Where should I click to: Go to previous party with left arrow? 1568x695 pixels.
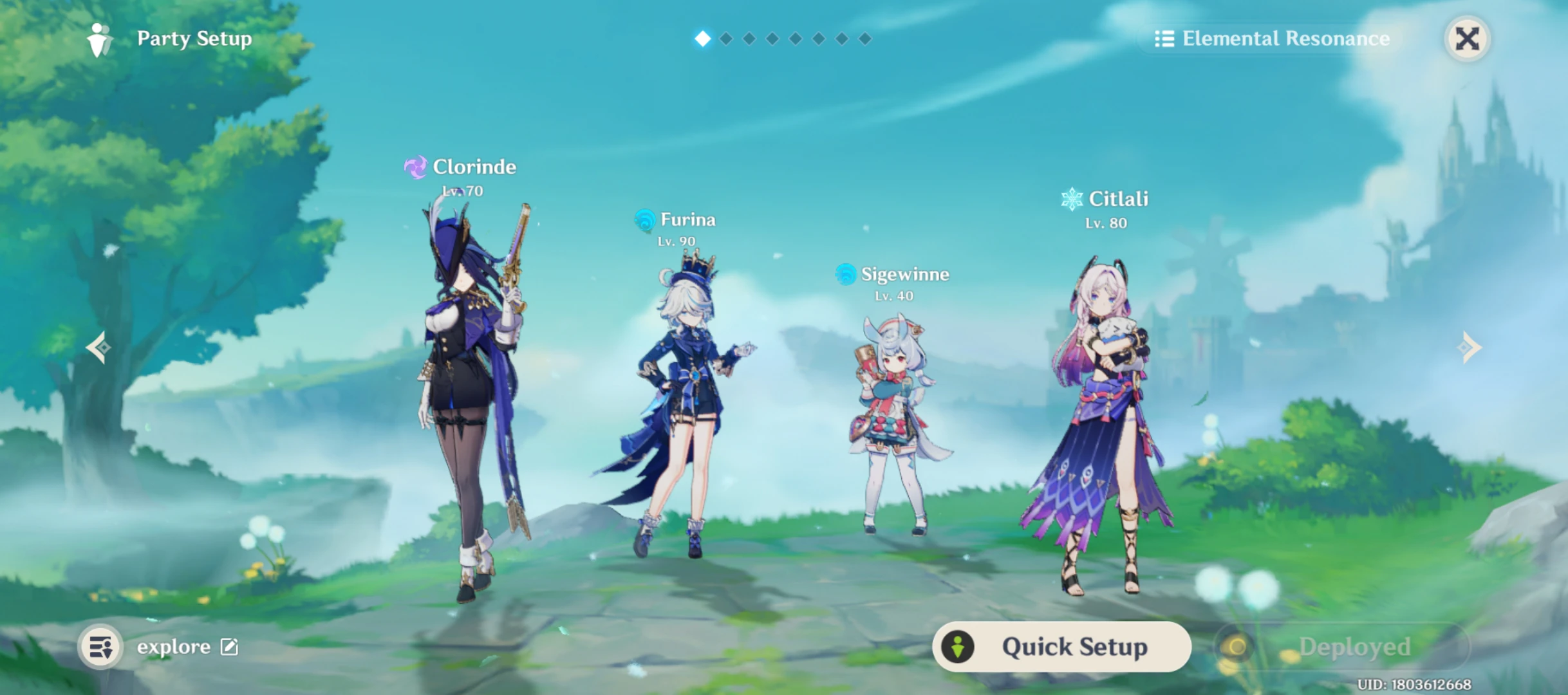click(98, 347)
